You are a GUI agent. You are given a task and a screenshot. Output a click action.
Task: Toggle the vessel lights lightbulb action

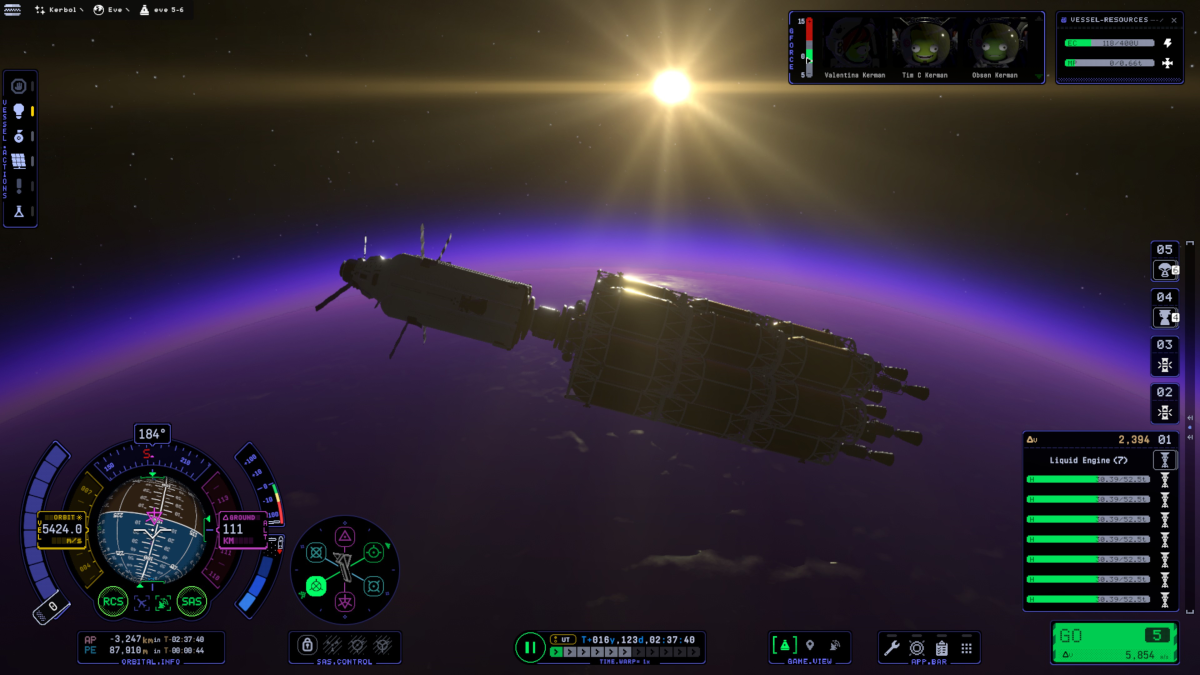[x=18, y=111]
